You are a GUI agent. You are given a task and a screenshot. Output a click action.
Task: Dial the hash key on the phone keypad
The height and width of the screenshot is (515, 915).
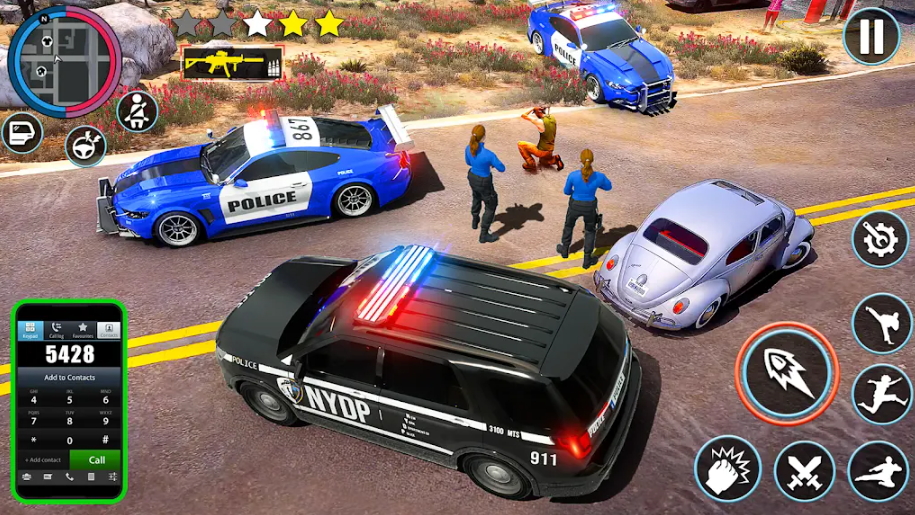[x=103, y=440]
